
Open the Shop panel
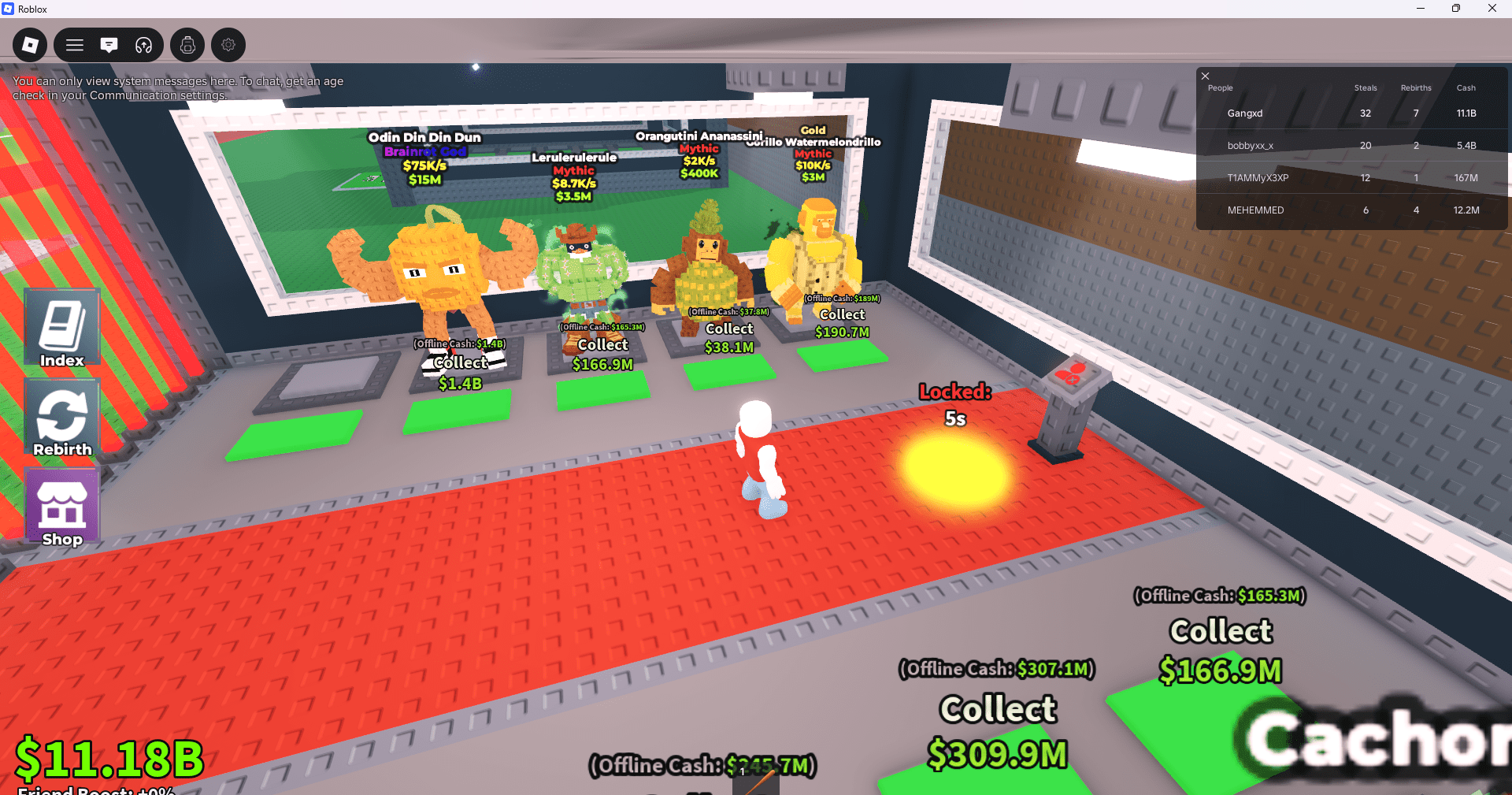point(61,508)
